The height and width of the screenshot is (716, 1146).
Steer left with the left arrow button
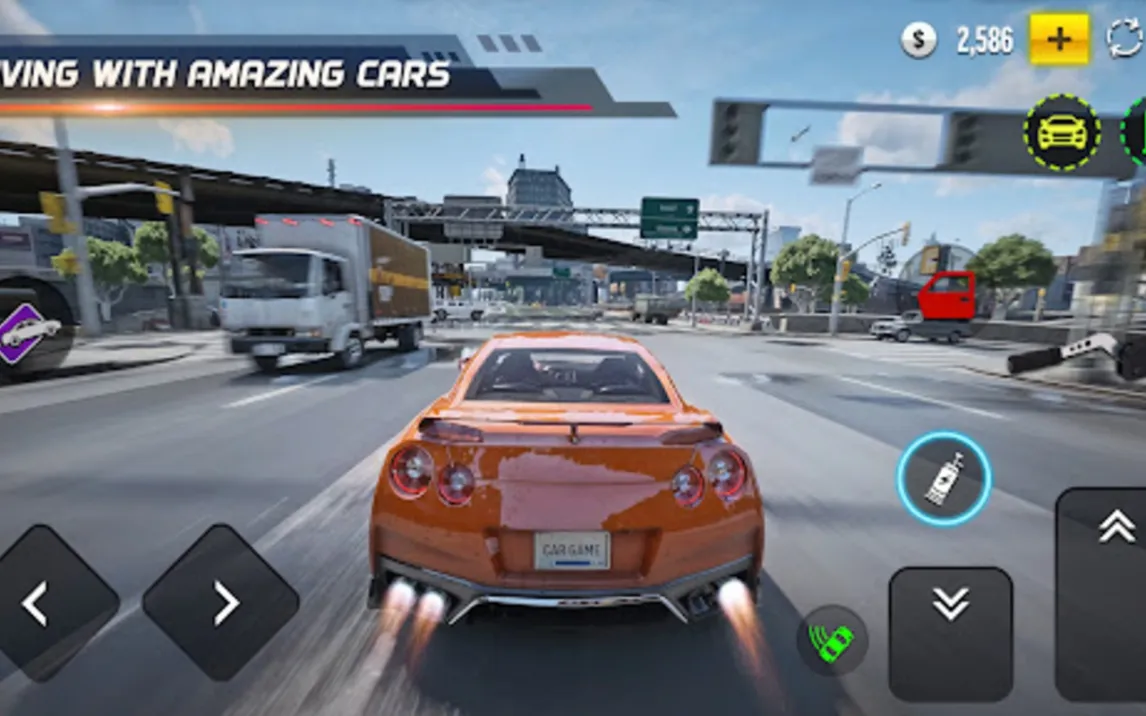pyautogui.click(x=40, y=603)
